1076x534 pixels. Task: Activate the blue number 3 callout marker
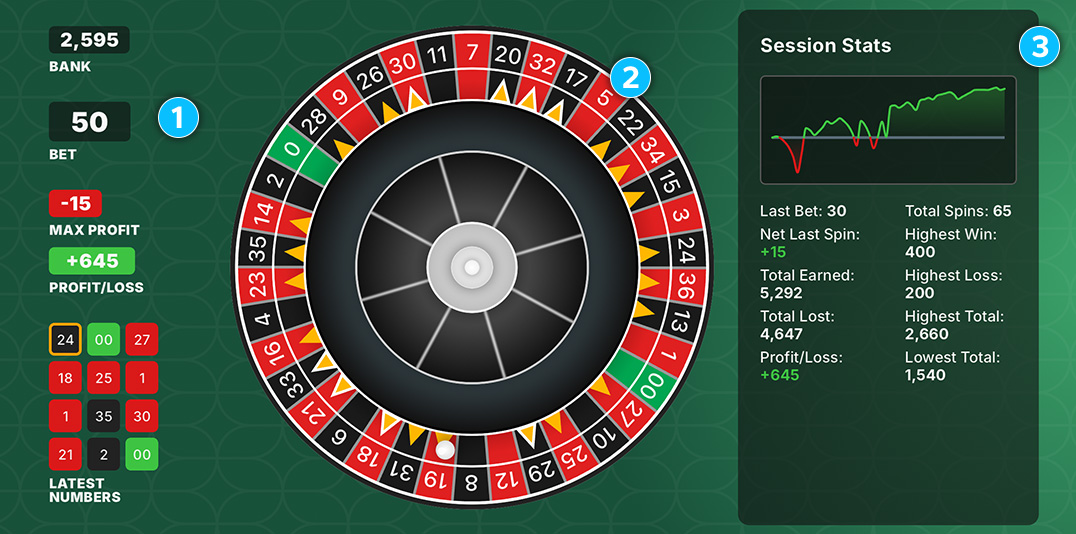tap(1039, 46)
